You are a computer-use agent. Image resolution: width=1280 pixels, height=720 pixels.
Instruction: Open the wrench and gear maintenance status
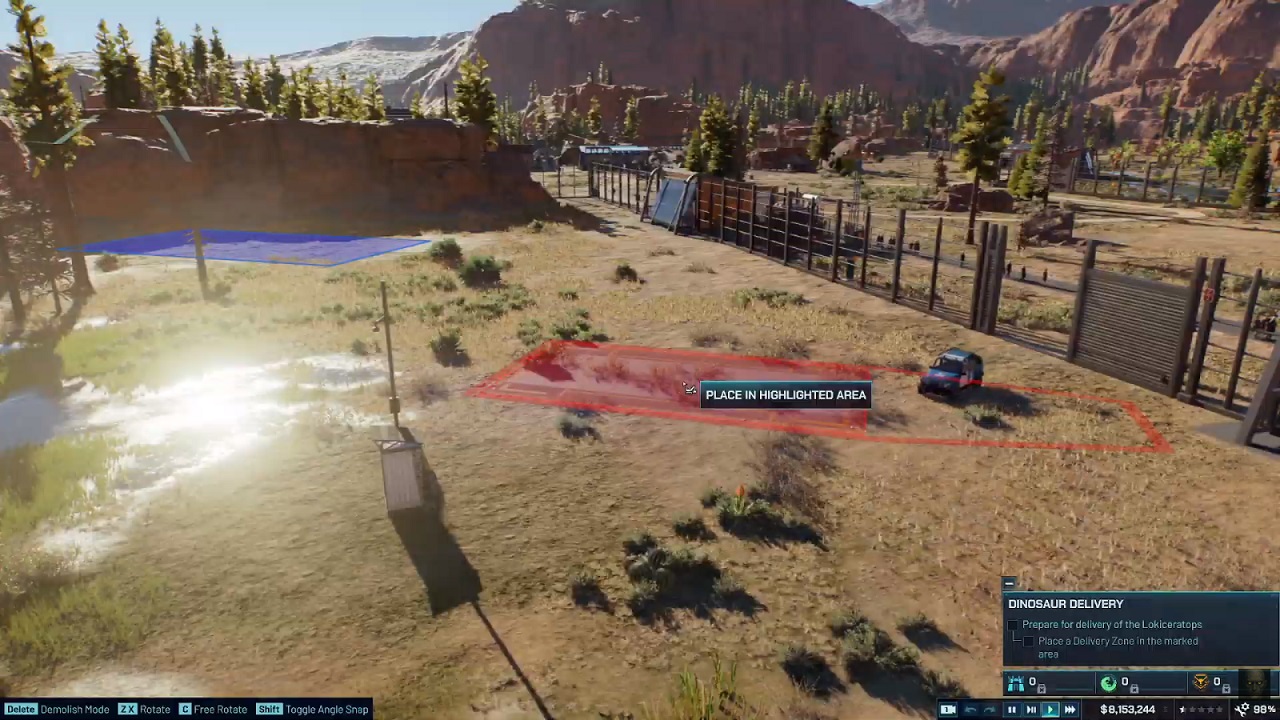pos(1241,710)
